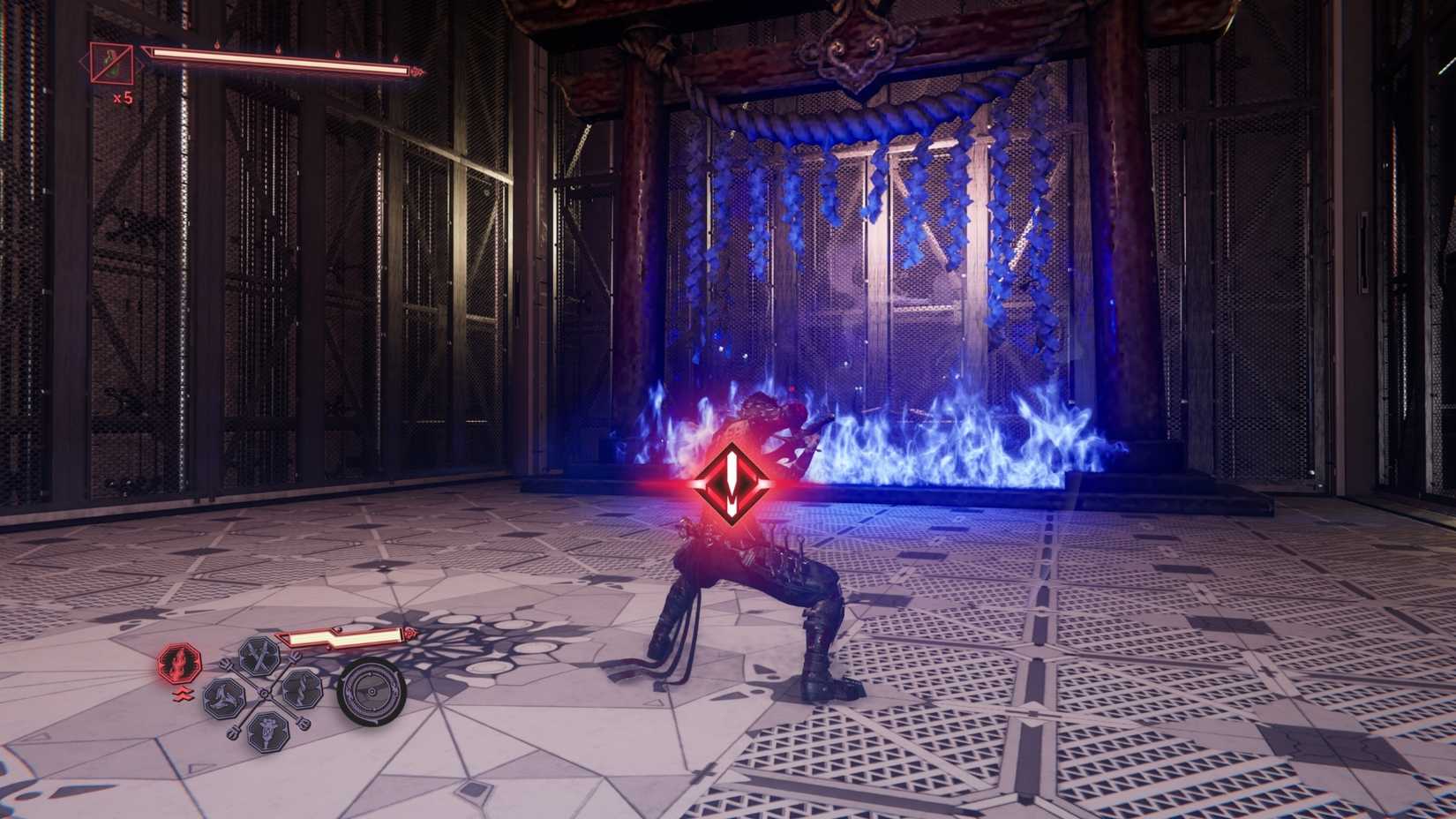
Task: Select the triple-shuriken ability icon
Action: [x=224, y=698]
